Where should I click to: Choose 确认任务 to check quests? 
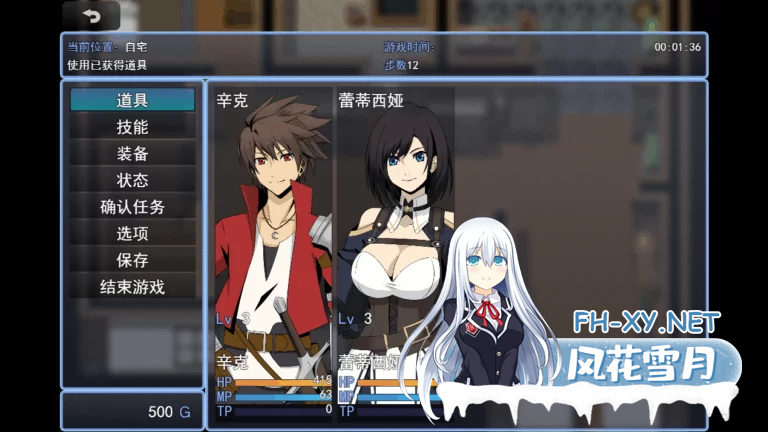[x=132, y=207]
